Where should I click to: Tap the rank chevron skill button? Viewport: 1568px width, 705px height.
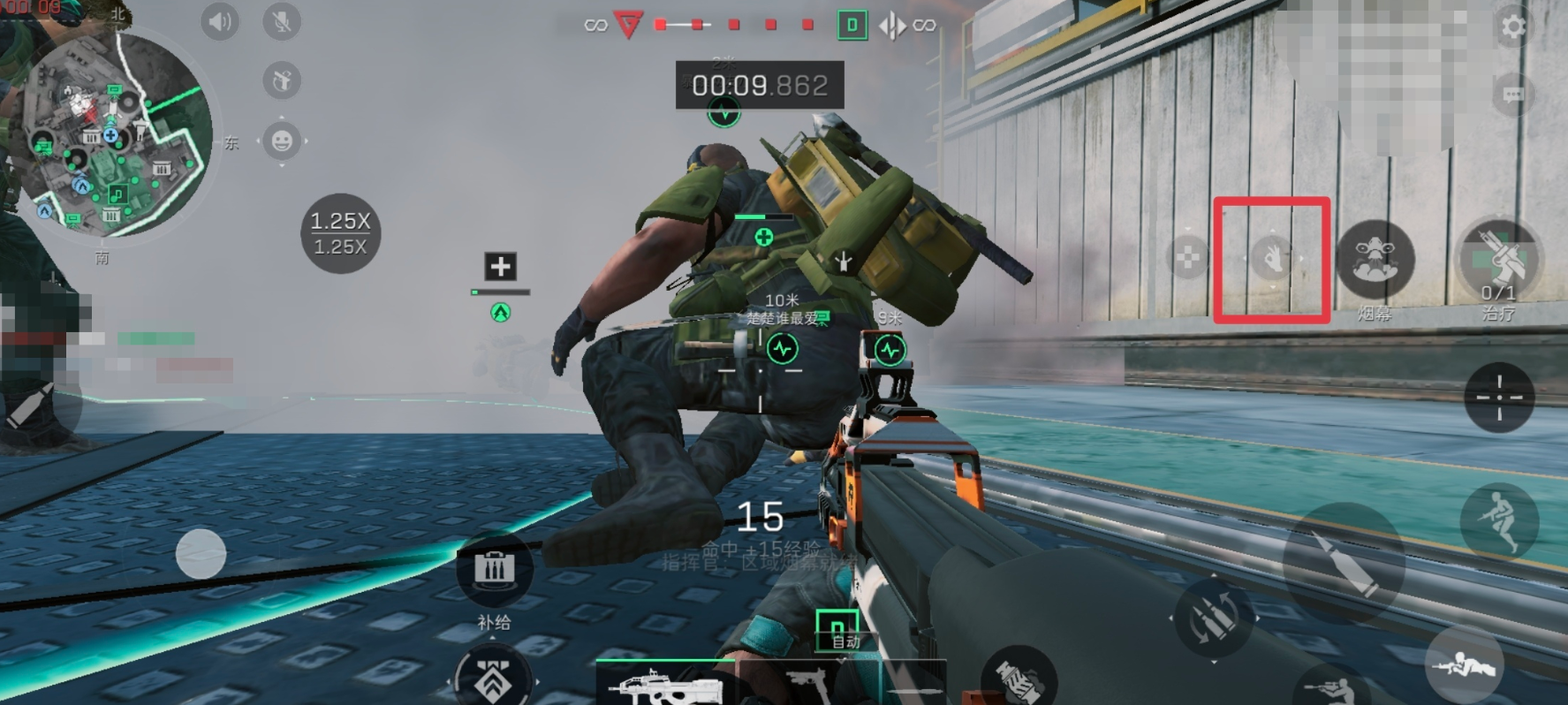[494, 680]
